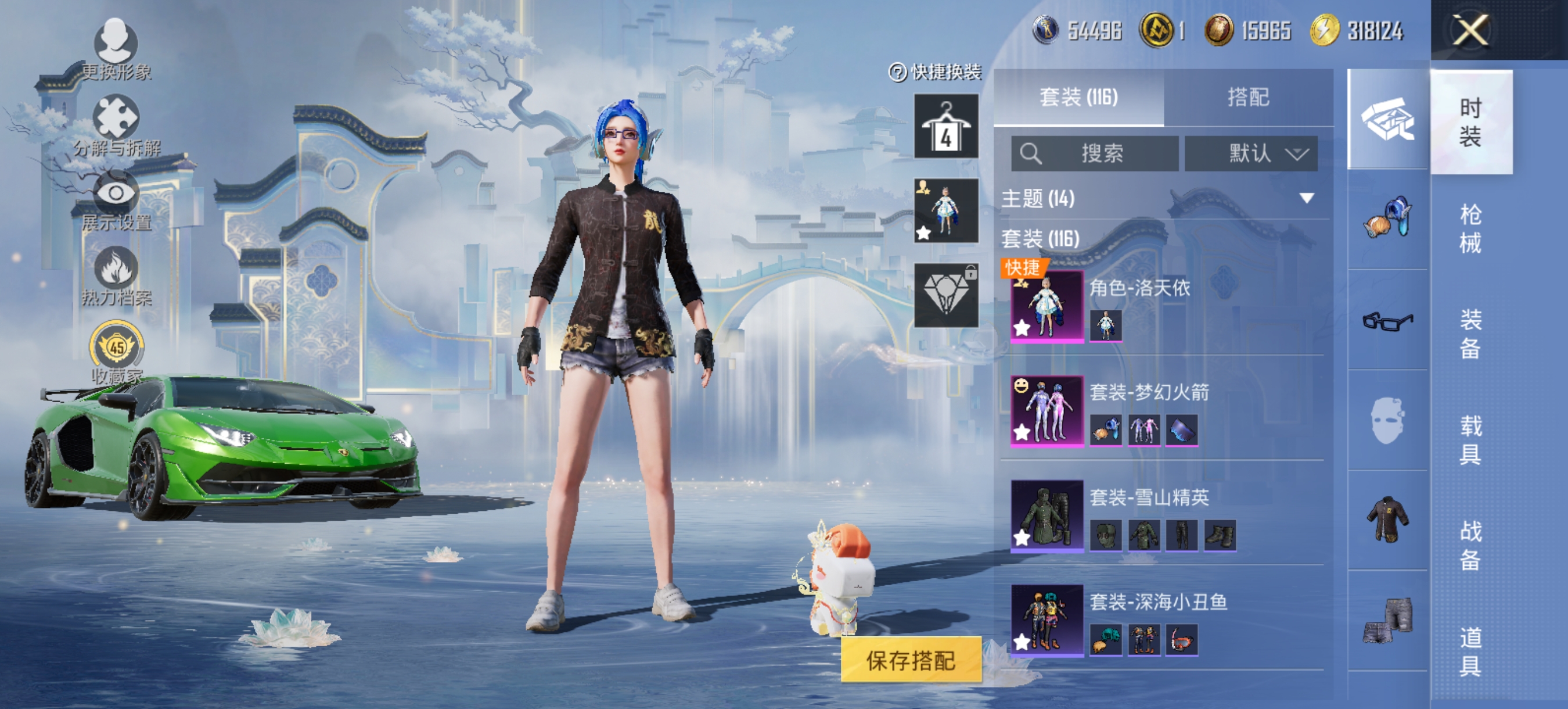Open 热力档案 heat archive

pos(116,276)
